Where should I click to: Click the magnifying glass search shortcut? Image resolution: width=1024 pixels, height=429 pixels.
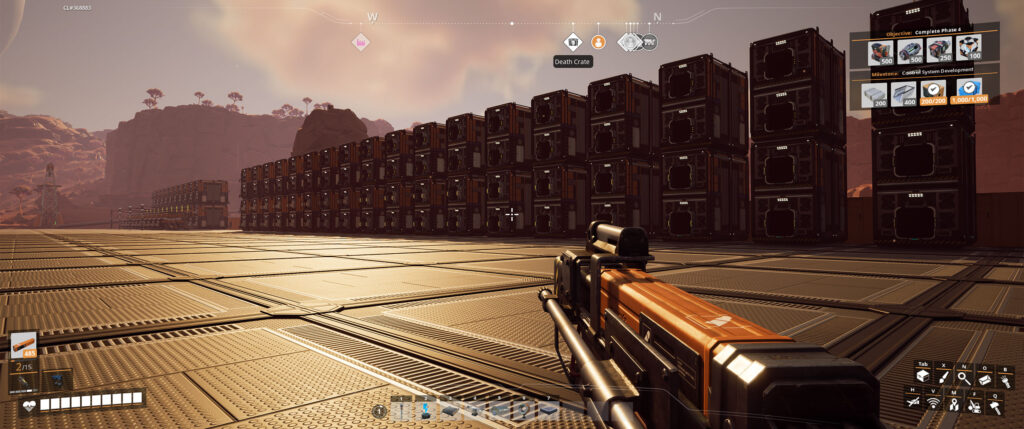pyautogui.click(x=965, y=378)
